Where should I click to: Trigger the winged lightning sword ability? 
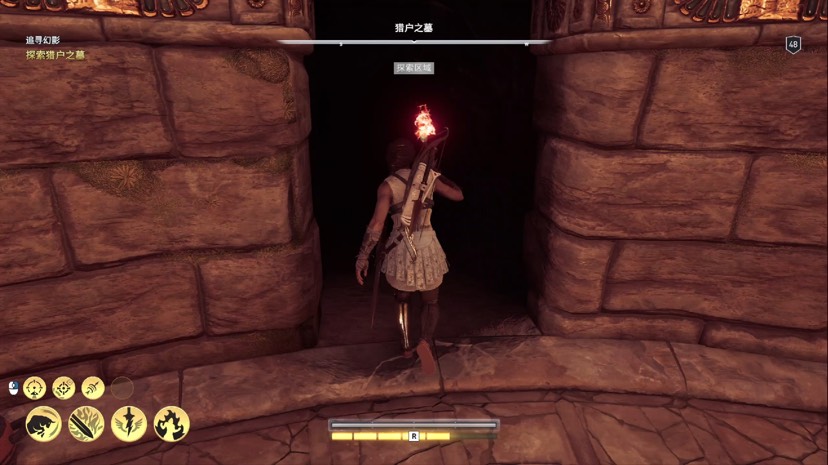tap(129, 424)
